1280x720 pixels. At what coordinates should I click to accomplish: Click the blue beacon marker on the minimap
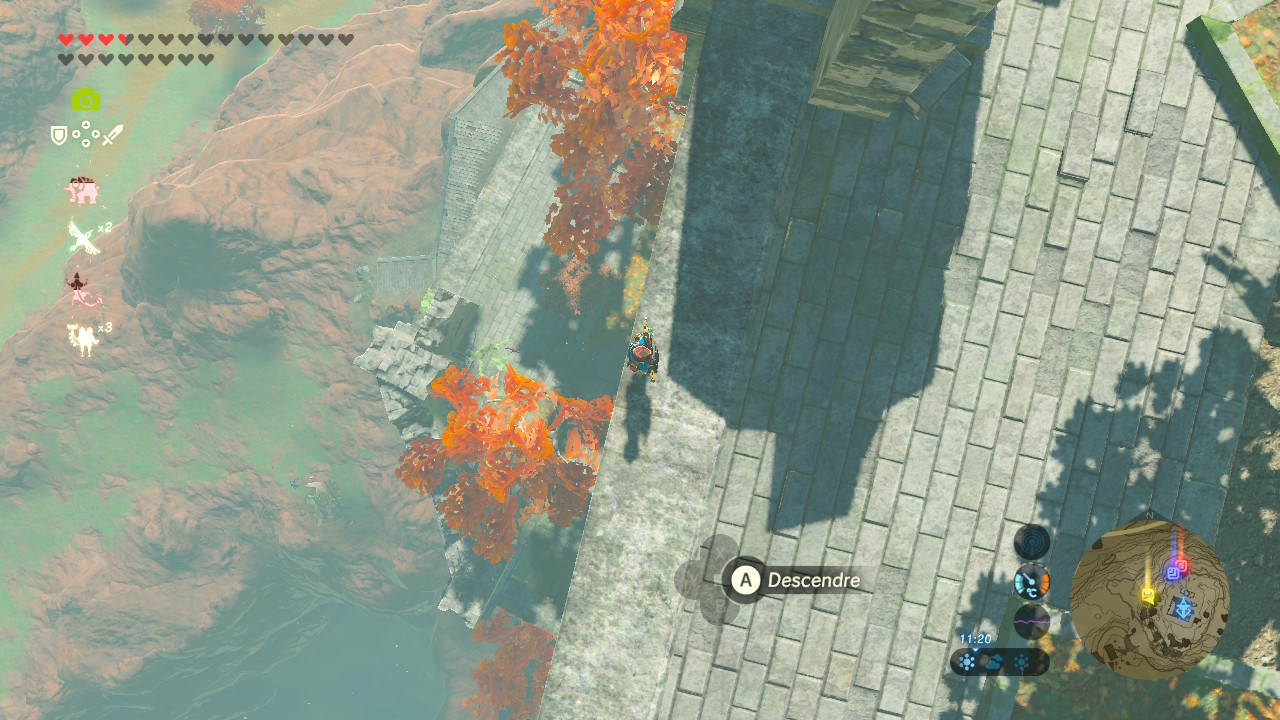(x=1172, y=572)
